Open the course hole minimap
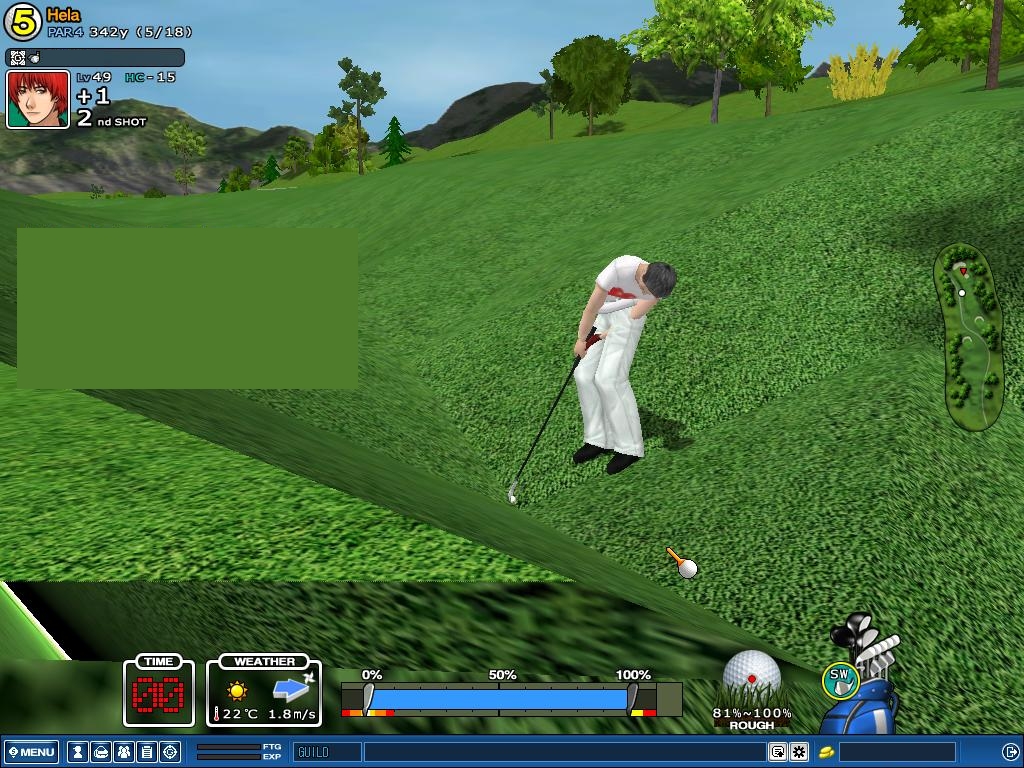The image size is (1024, 768). [968, 337]
